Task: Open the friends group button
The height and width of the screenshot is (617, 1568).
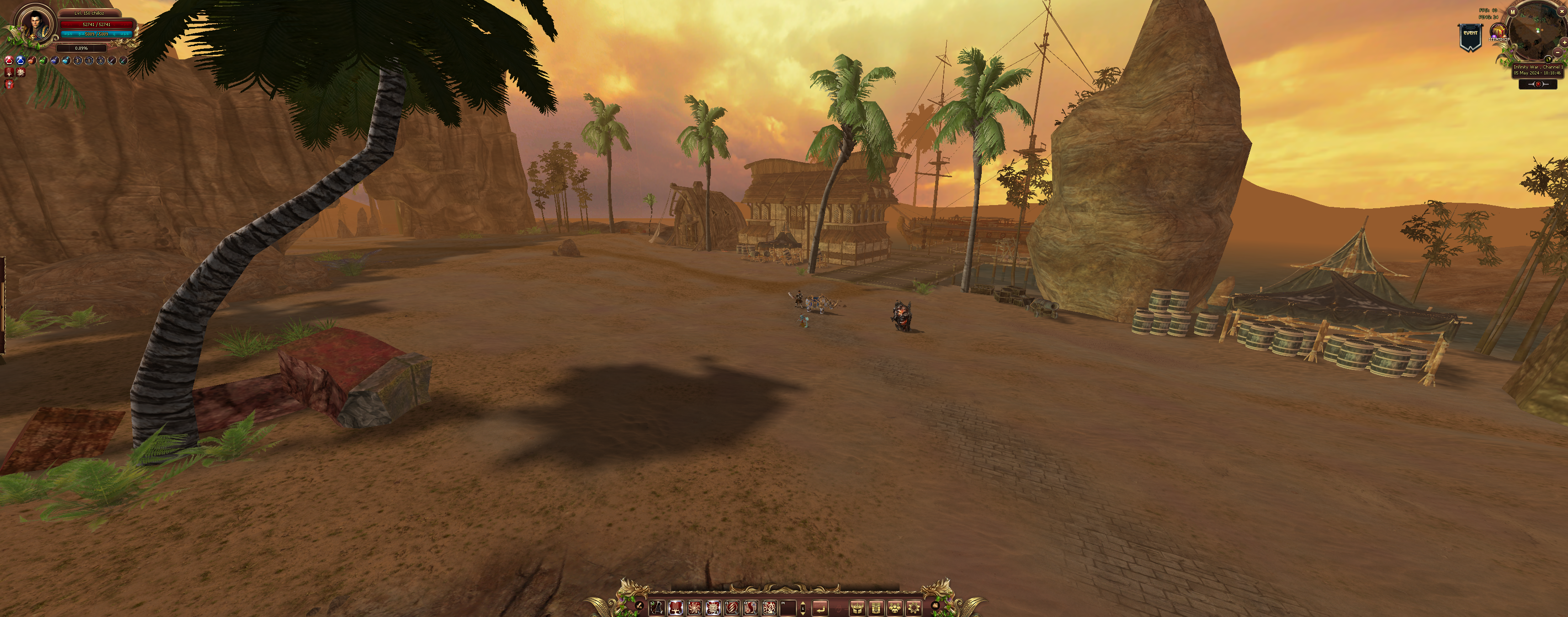Action: (x=895, y=607)
